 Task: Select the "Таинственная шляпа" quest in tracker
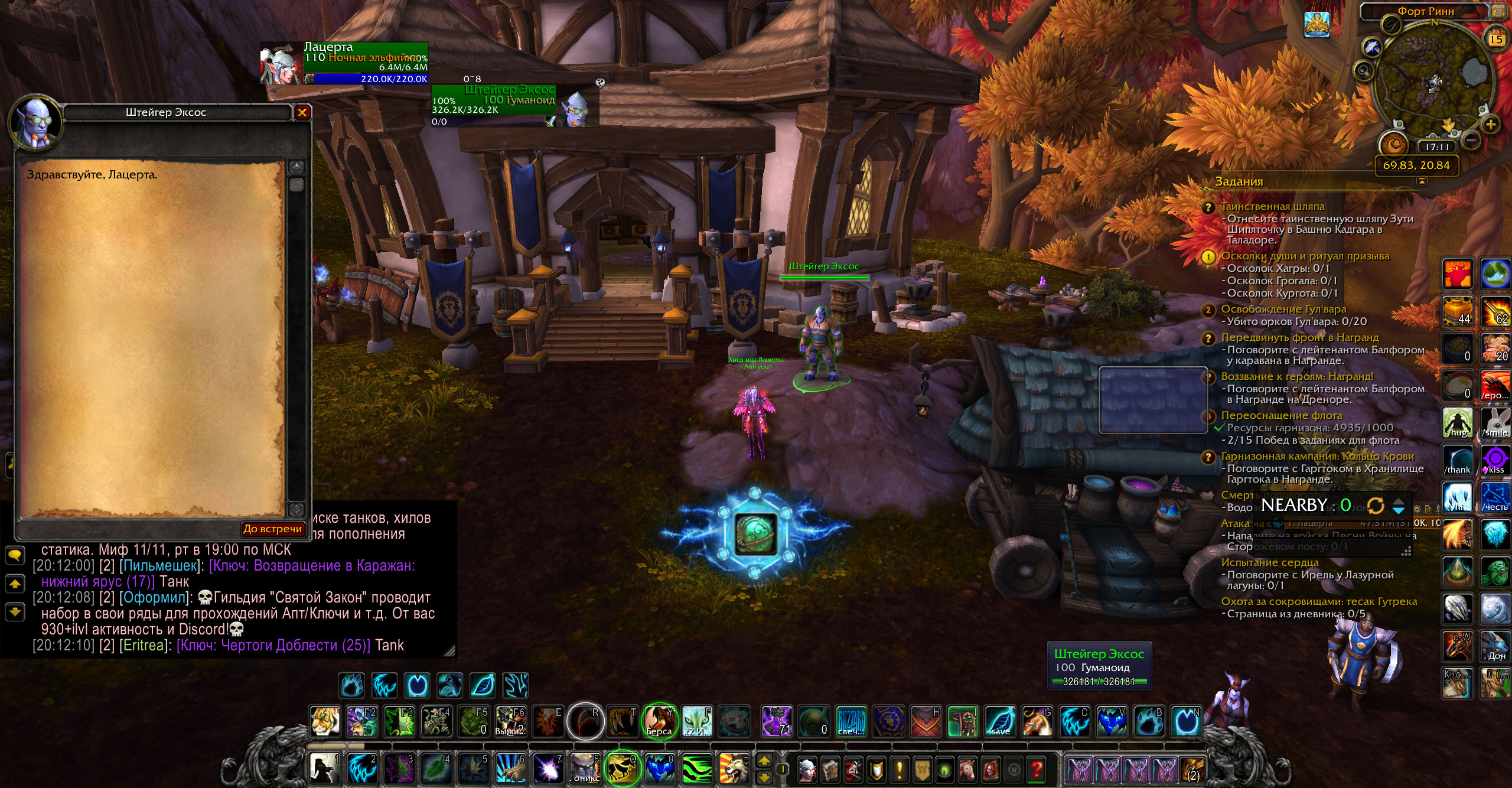click(x=1272, y=206)
